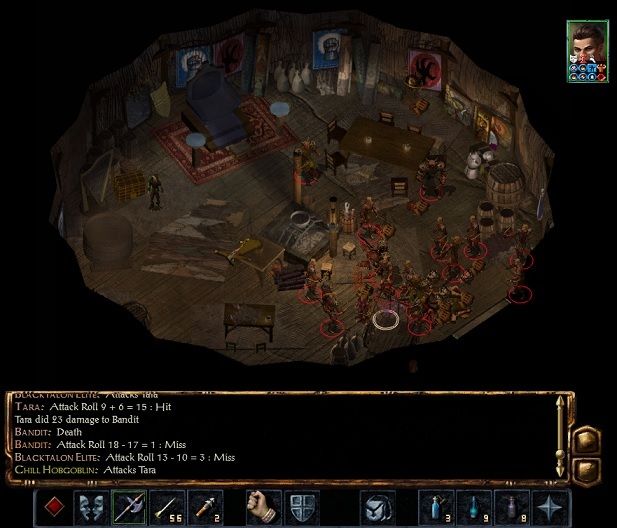The width and height of the screenshot is (617, 528).
Task: Click the lower gold button beside the log
Action: pos(588,469)
